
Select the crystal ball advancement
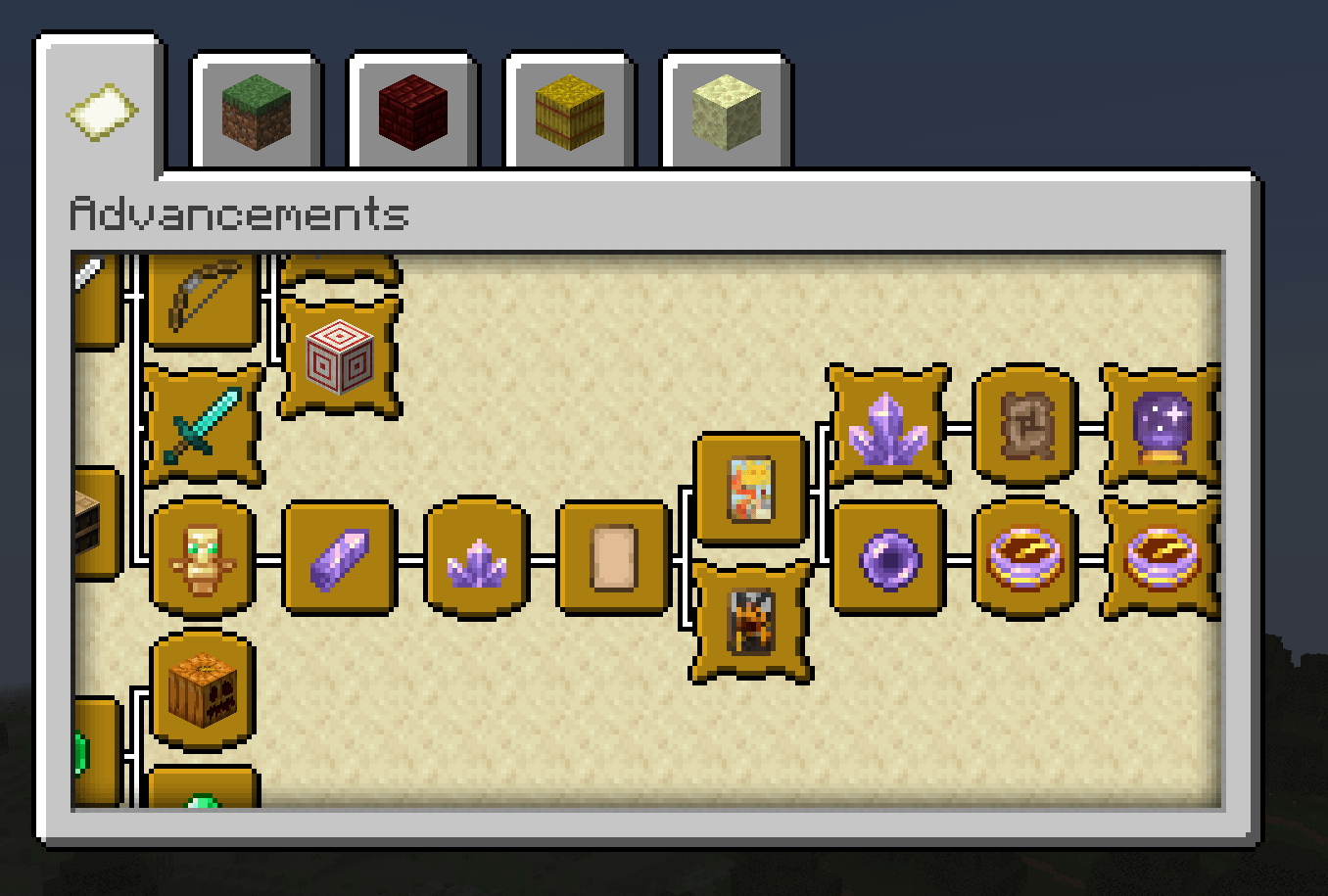tap(1161, 426)
